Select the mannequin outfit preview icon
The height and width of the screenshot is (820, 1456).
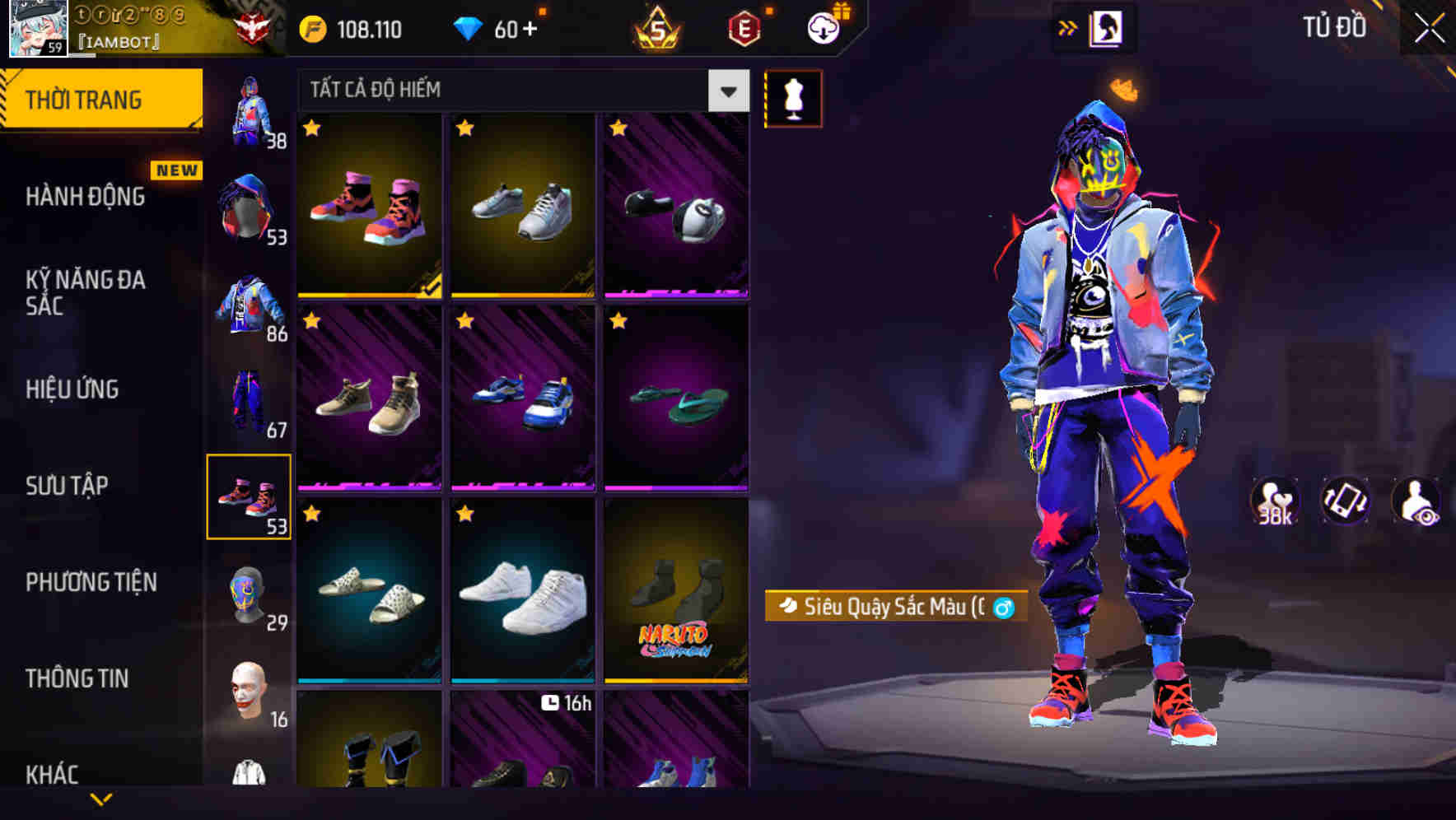click(x=793, y=98)
